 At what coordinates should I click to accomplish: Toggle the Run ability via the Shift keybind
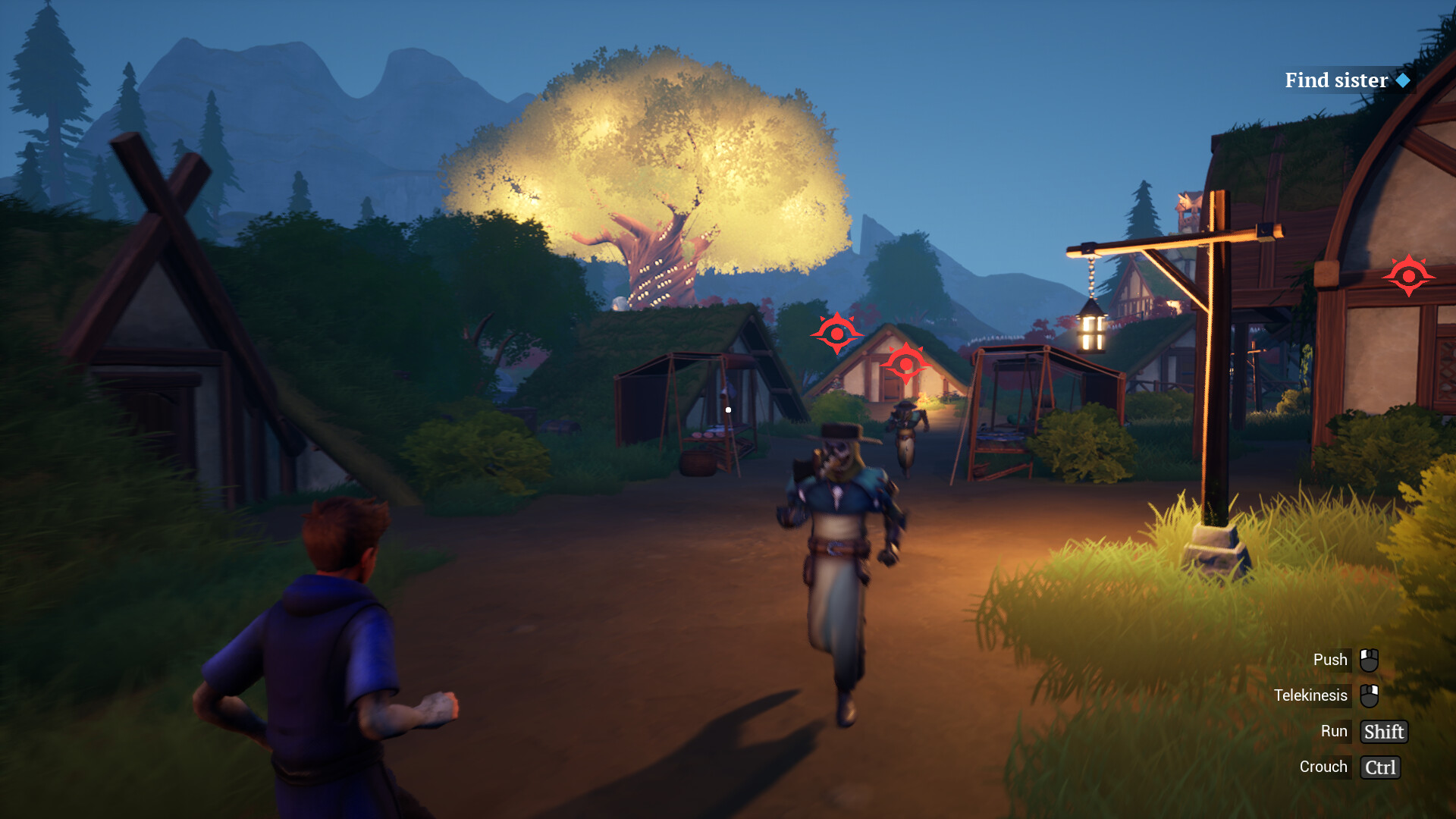[x=1383, y=731]
